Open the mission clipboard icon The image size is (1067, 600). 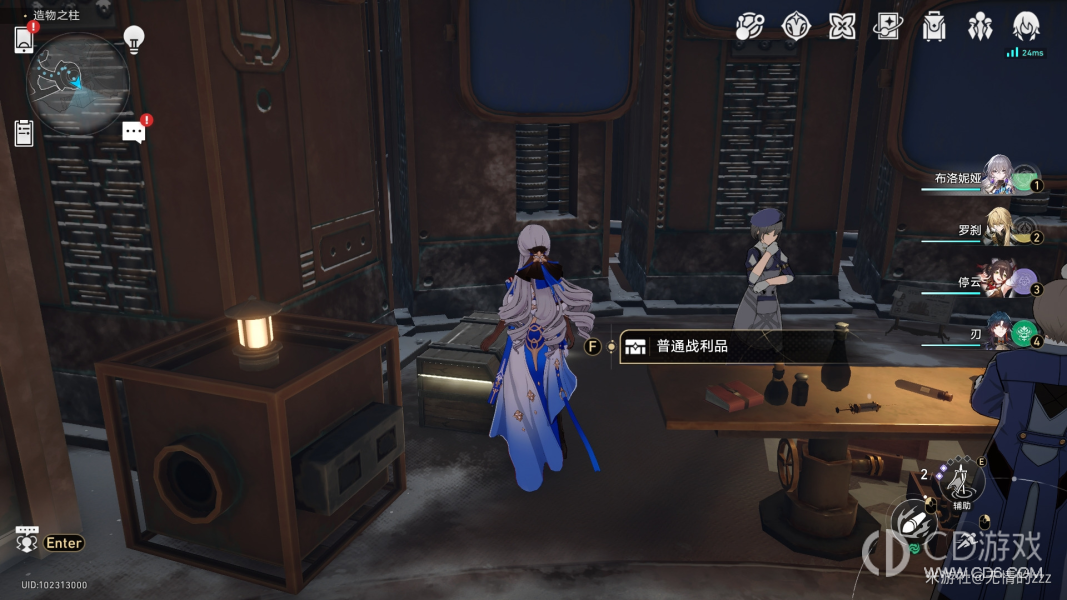pos(24,132)
